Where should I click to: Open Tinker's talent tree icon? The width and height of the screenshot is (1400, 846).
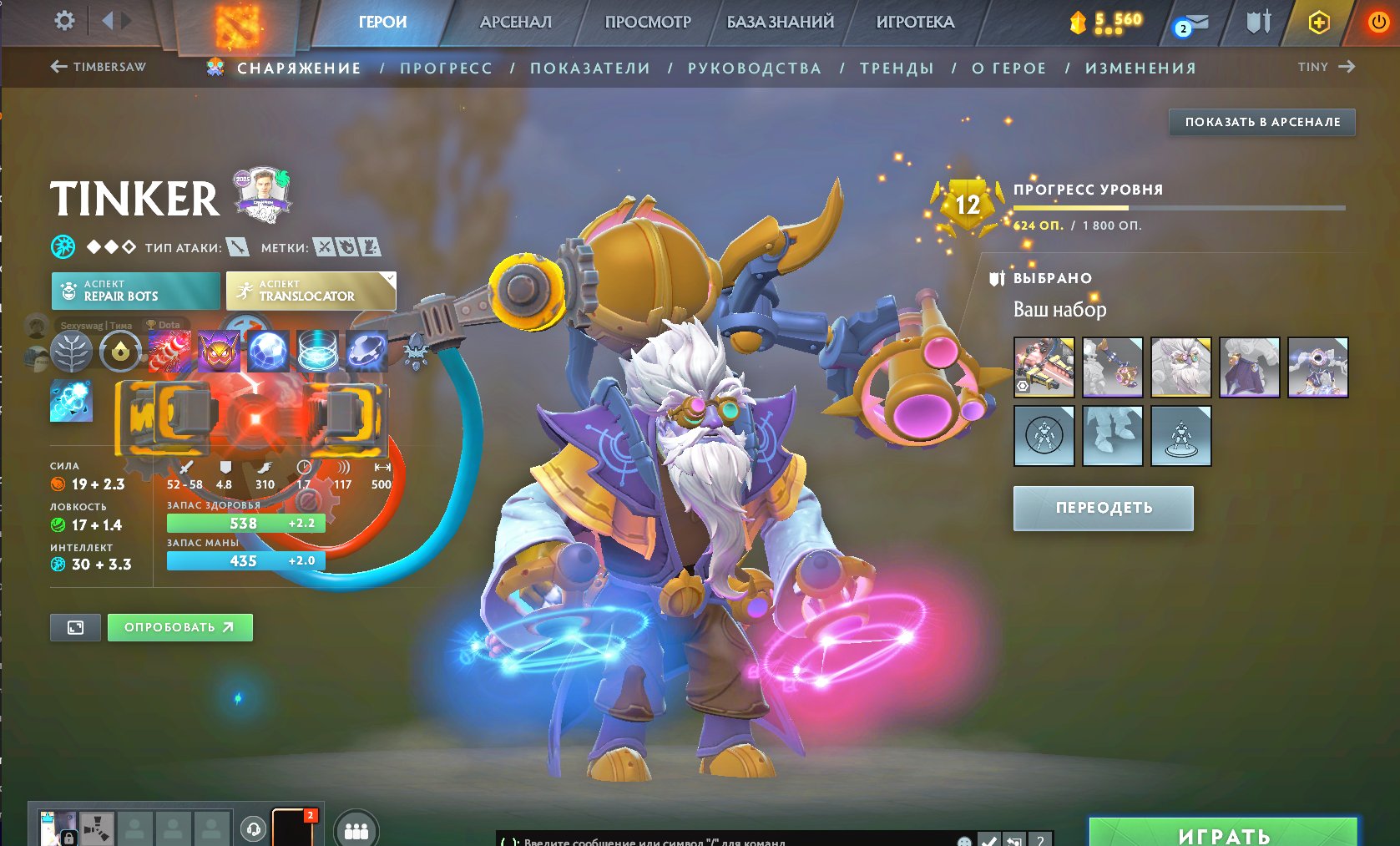[x=71, y=351]
